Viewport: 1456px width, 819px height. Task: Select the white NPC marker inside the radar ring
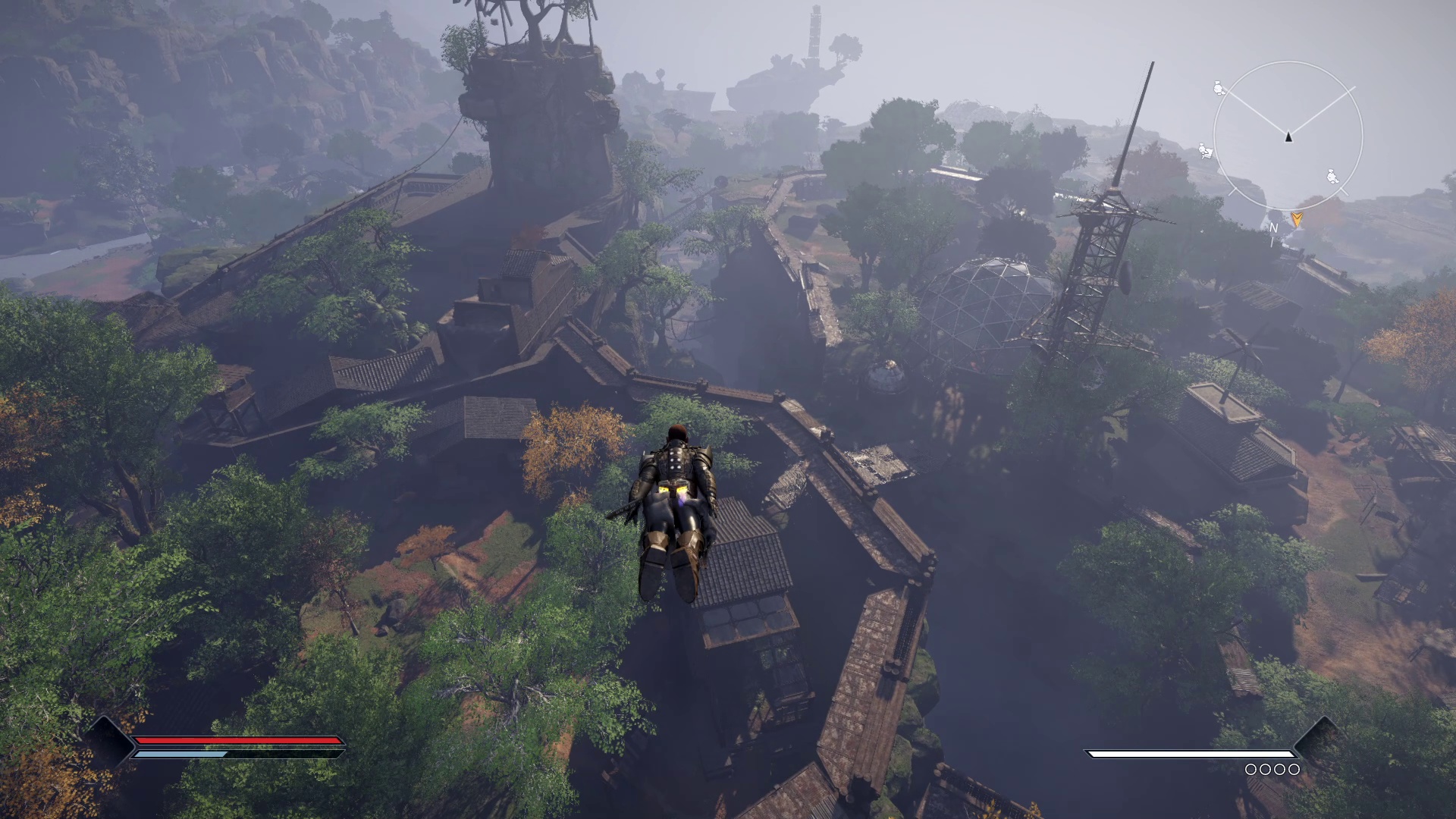1332,177
